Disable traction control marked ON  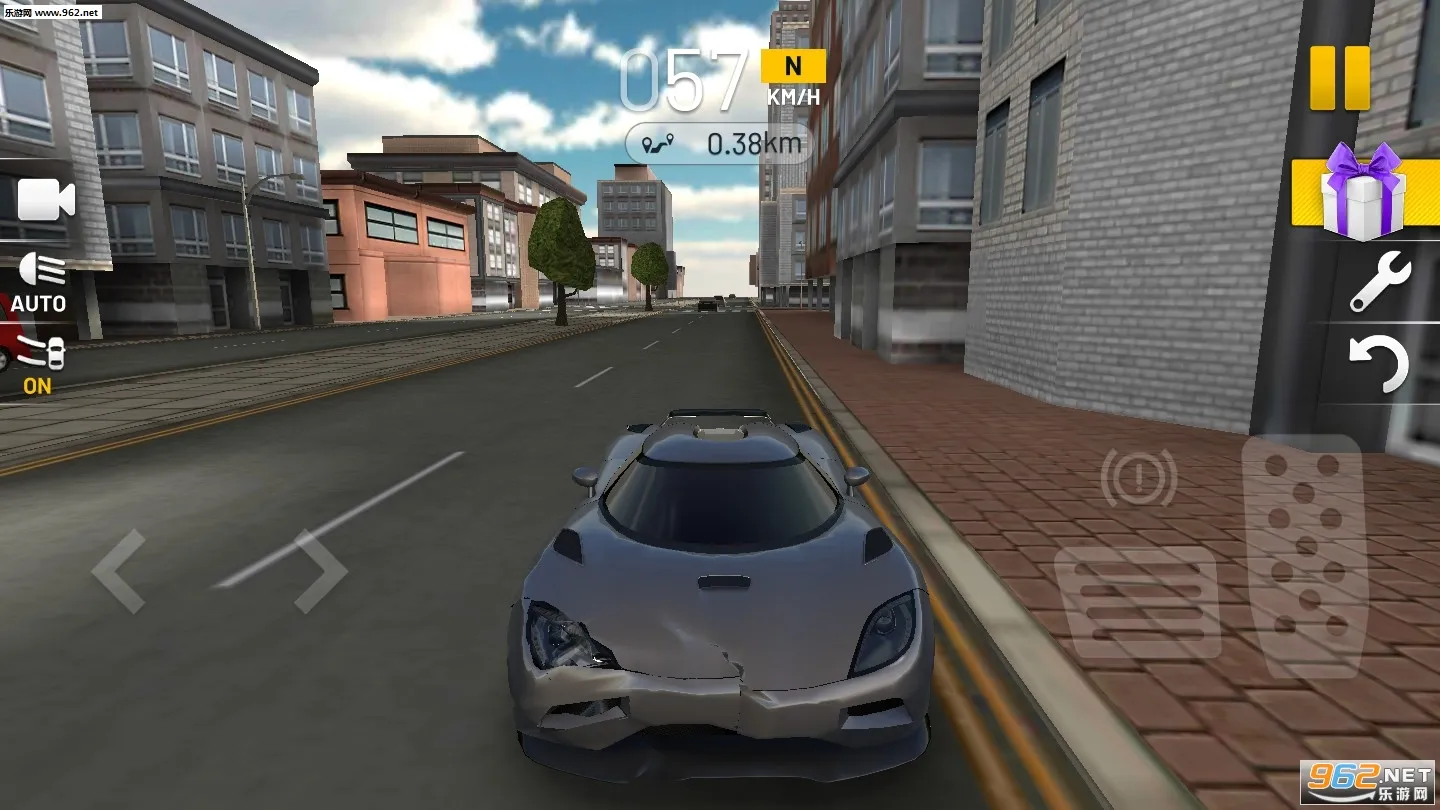[x=40, y=387]
